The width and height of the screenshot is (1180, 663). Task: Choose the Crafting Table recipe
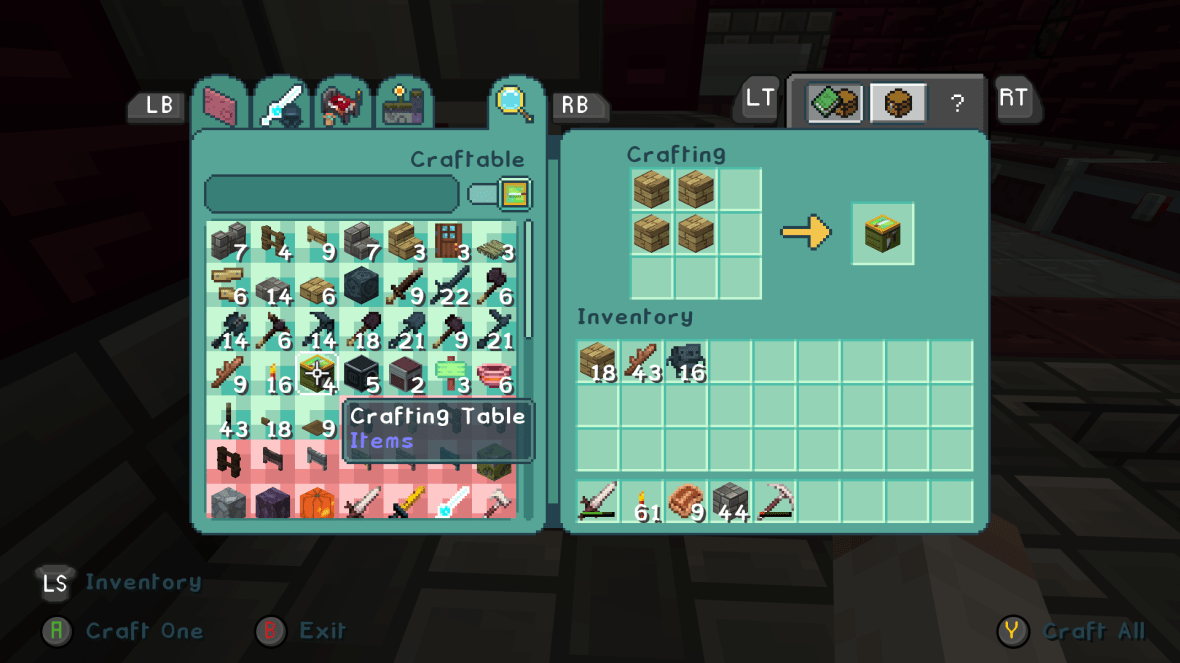coord(317,375)
